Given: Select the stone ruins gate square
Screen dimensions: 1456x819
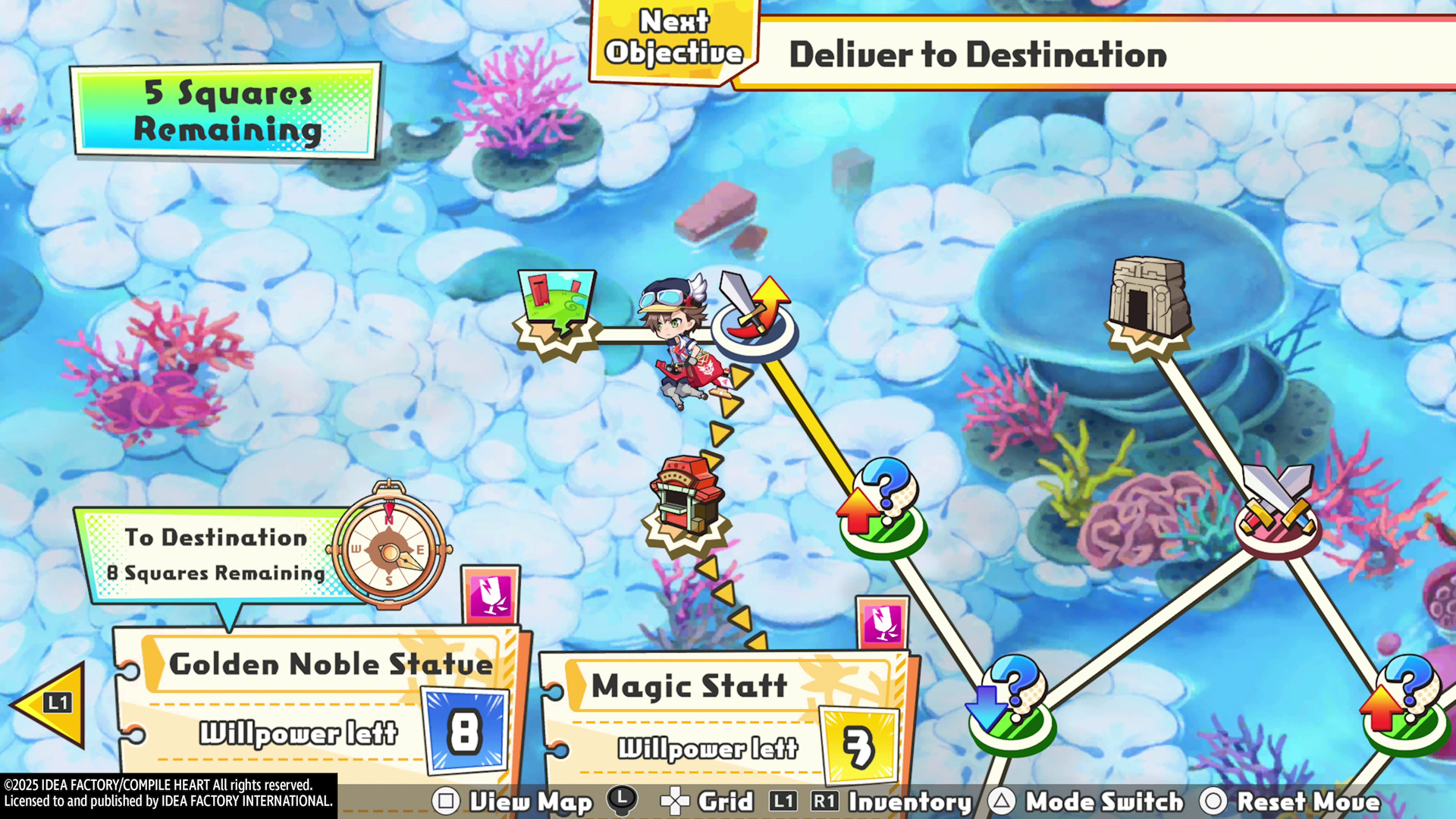Looking at the screenshot, I should point(1147,303).
